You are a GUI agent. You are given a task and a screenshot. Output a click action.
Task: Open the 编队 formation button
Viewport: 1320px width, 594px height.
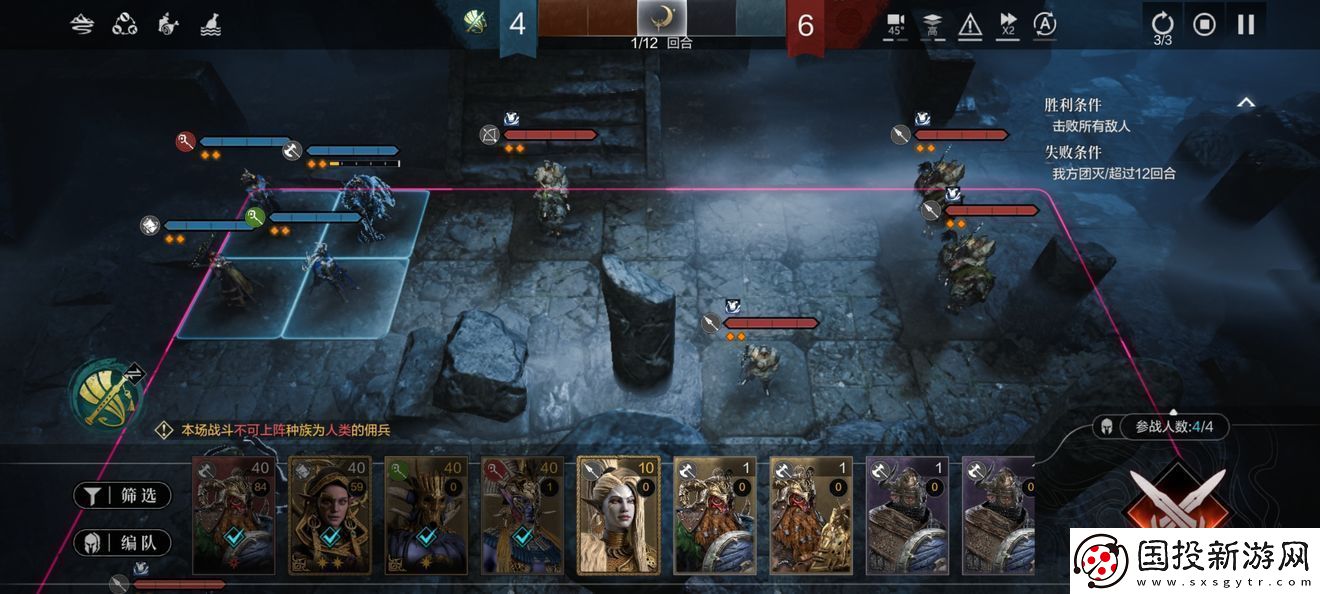tap(122, 543)
